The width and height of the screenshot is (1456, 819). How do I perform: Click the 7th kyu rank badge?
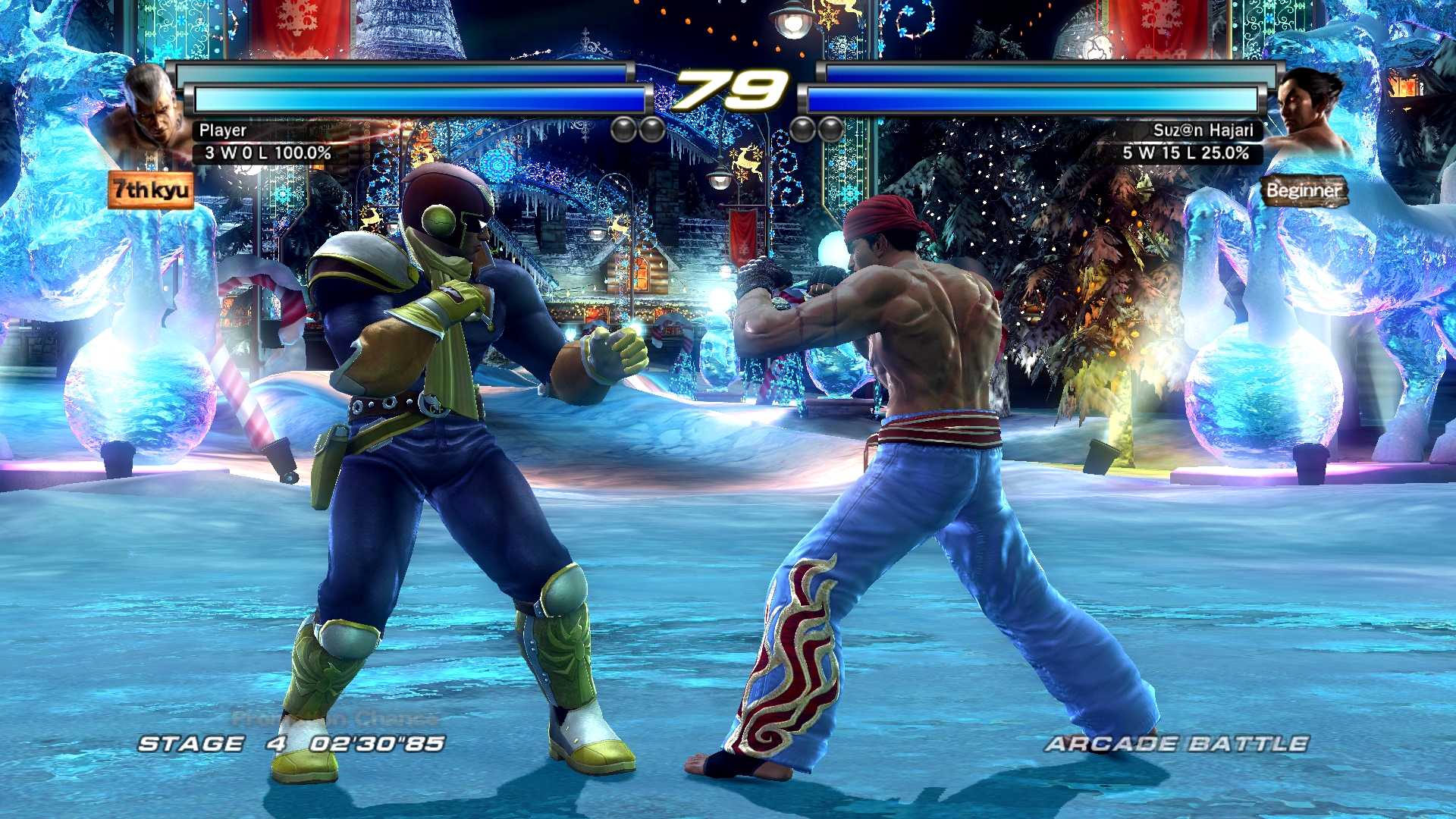point(151,190)
